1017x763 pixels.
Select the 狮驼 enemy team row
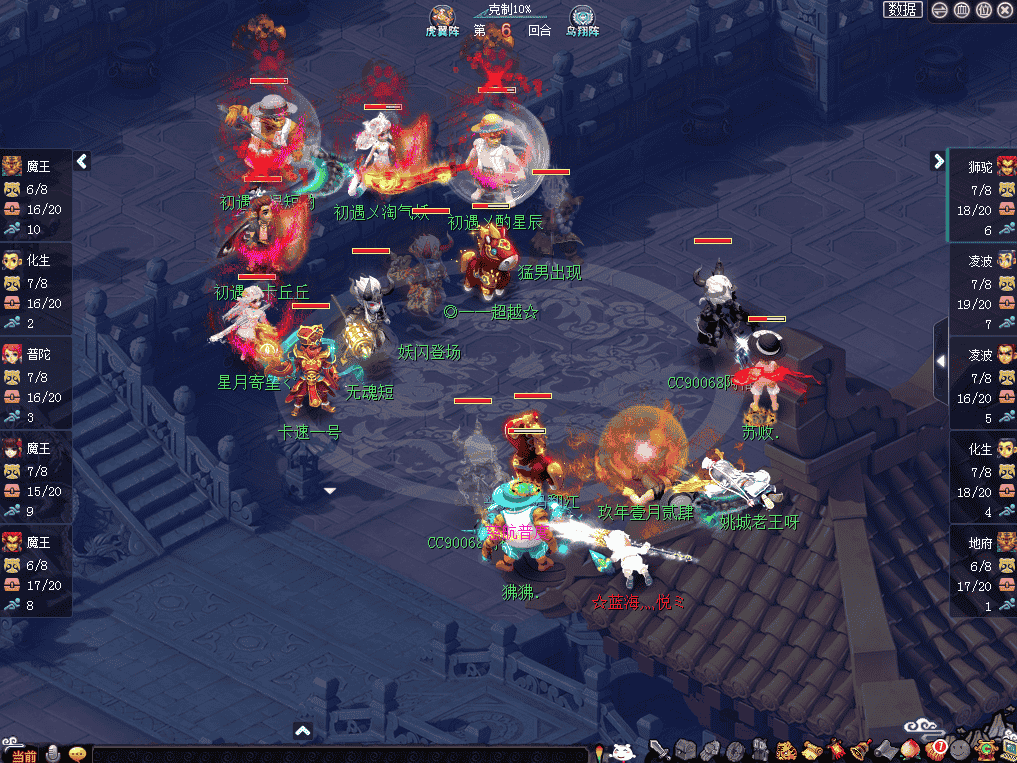982,195
